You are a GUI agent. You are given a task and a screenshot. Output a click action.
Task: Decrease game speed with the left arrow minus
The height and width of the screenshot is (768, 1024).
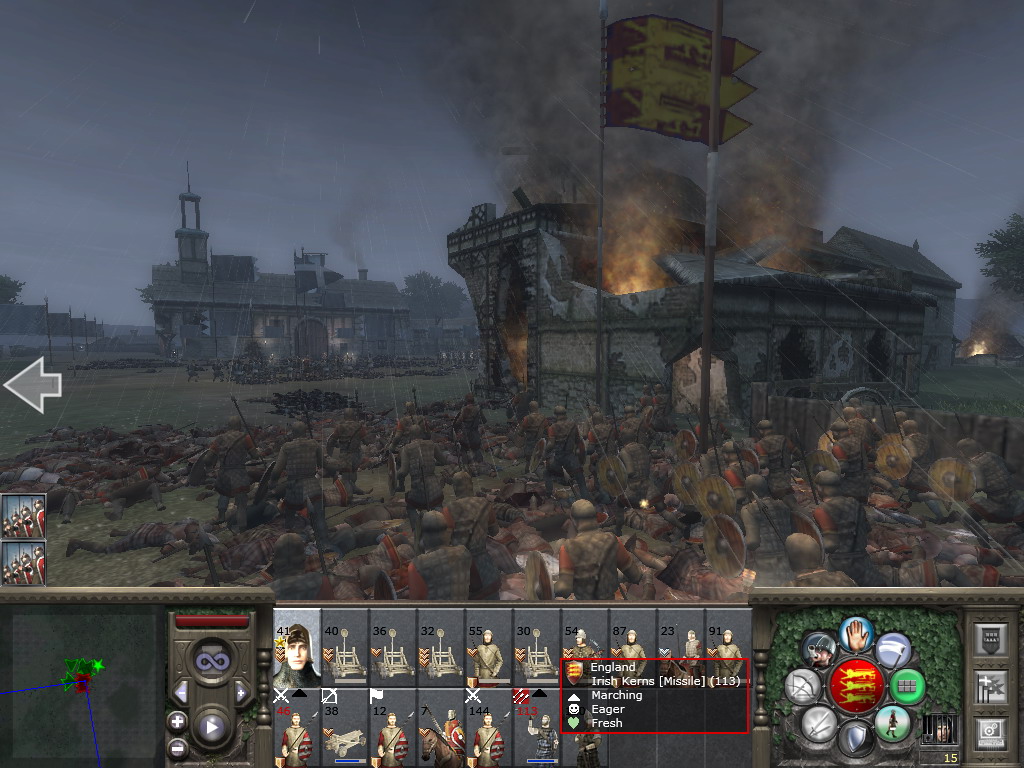click(x=181, y=692)
